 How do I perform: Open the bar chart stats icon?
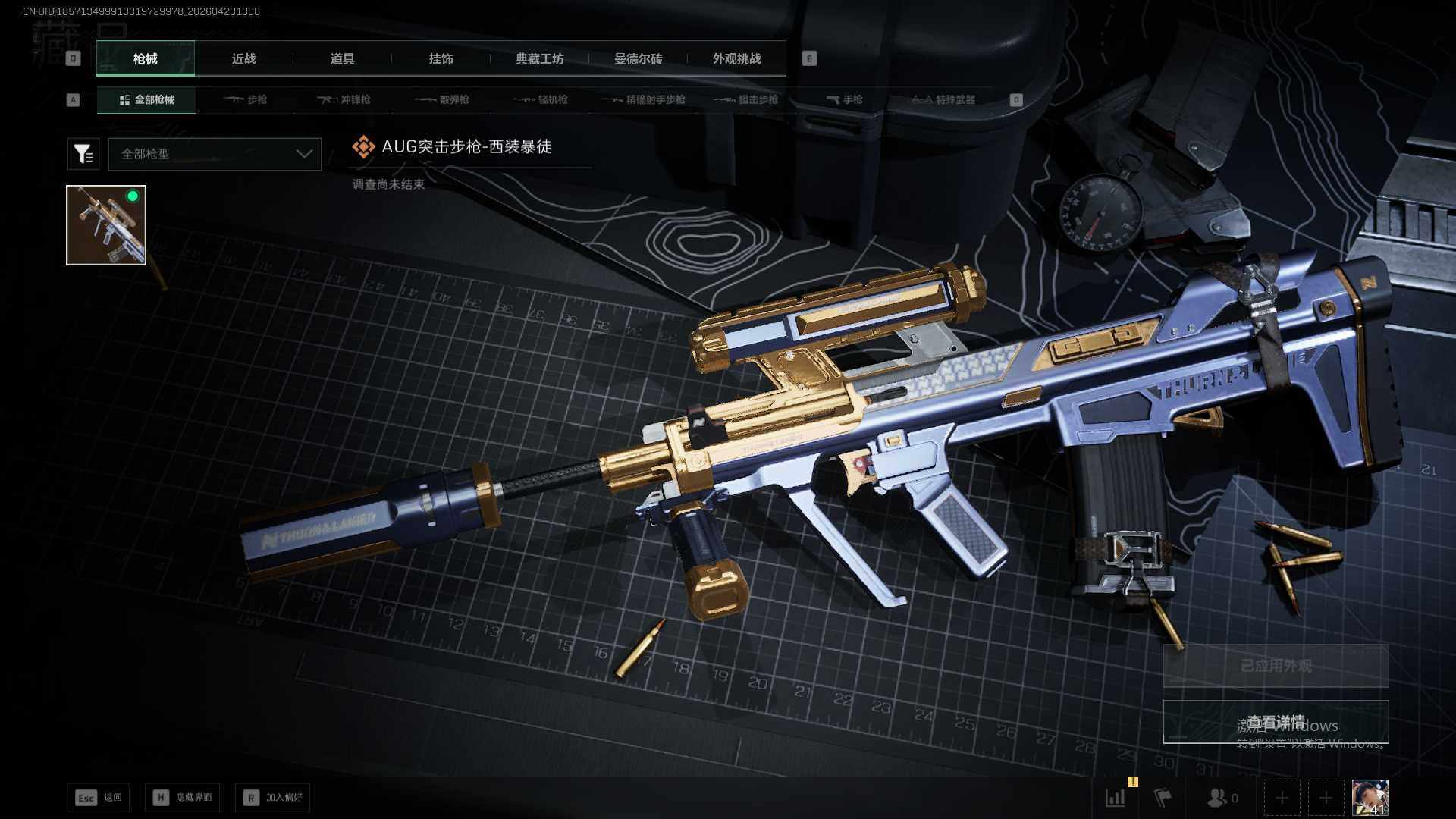pyautogui.click(x=1116, y=798)
